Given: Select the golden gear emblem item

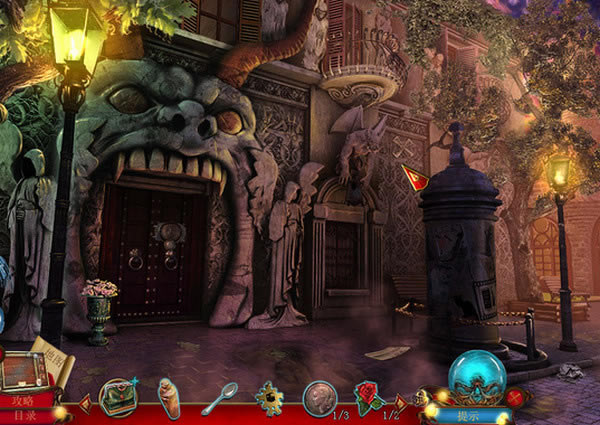Looking at the screenshot, I should (268, 398).
